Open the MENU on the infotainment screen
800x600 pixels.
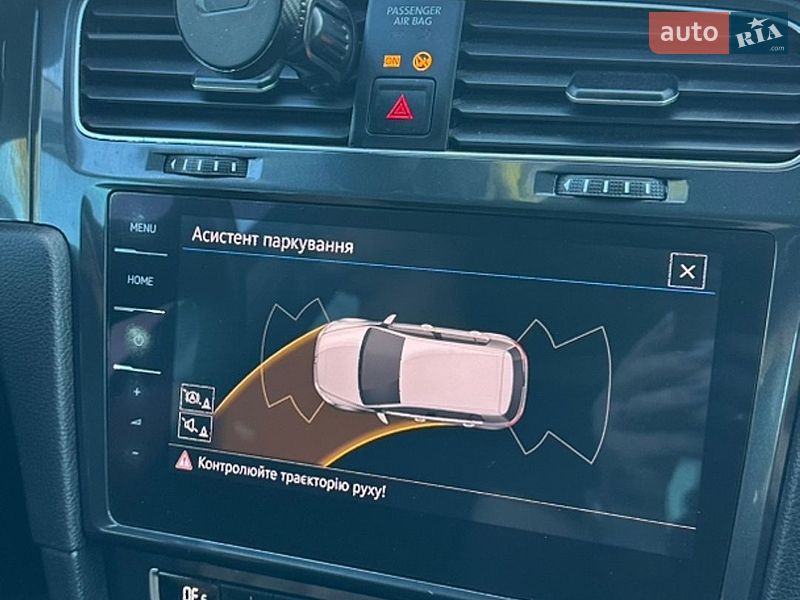click(x=142, y=228)
